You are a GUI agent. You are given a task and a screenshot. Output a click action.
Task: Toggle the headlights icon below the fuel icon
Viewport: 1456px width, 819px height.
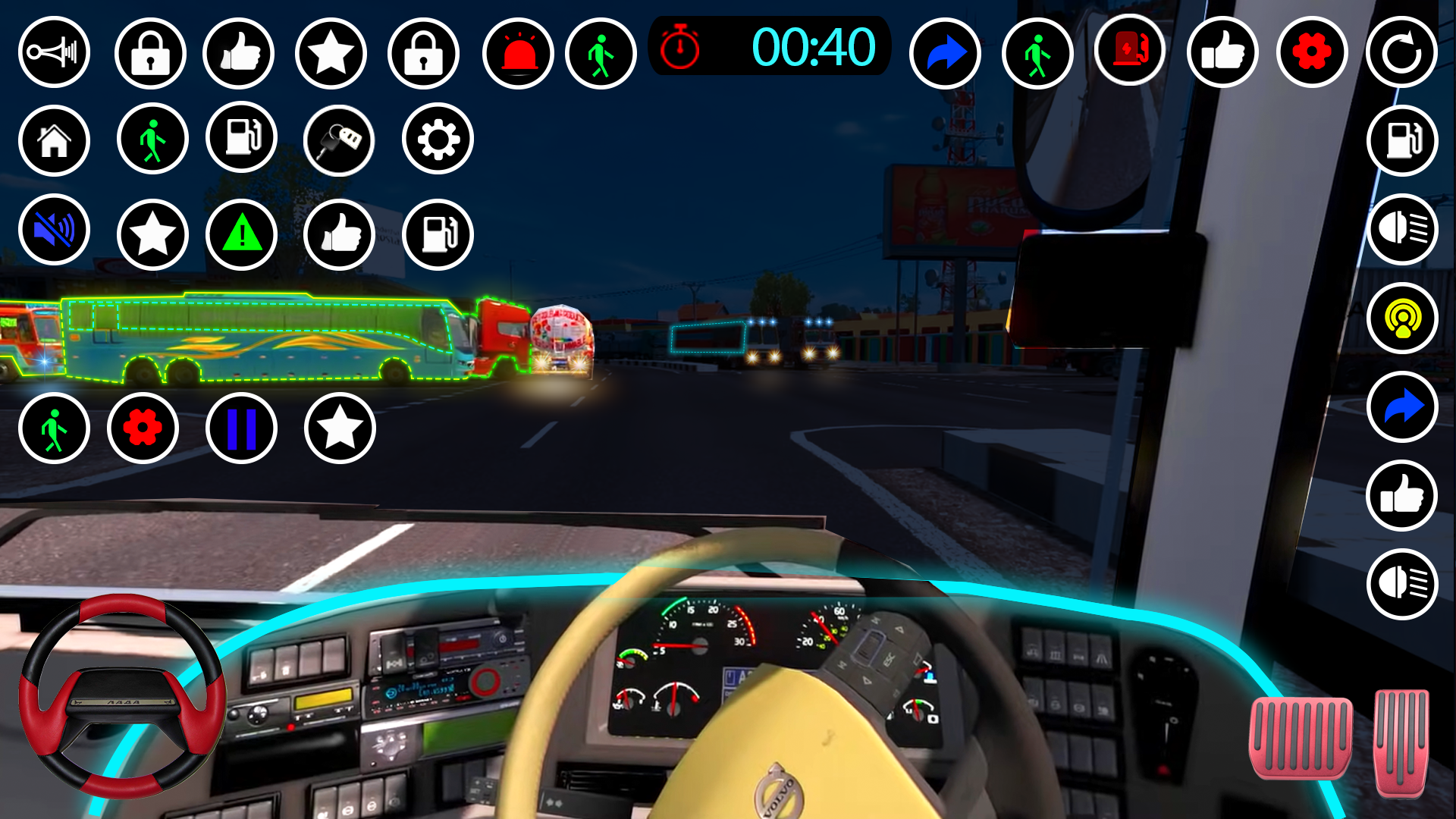point(1402,231)
